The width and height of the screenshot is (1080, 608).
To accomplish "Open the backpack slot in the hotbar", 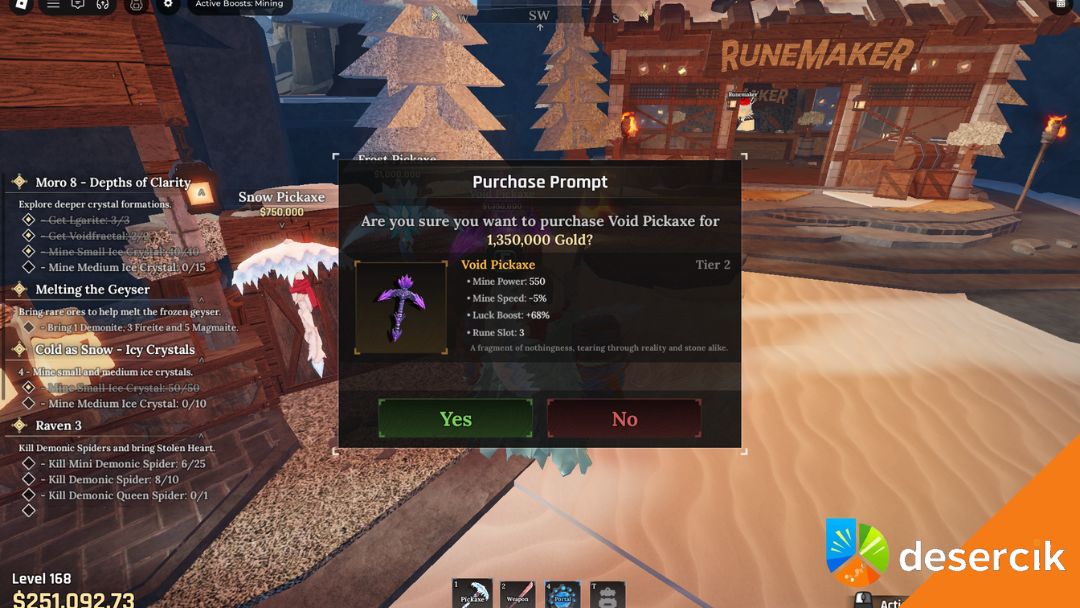I will click(608, 594).
